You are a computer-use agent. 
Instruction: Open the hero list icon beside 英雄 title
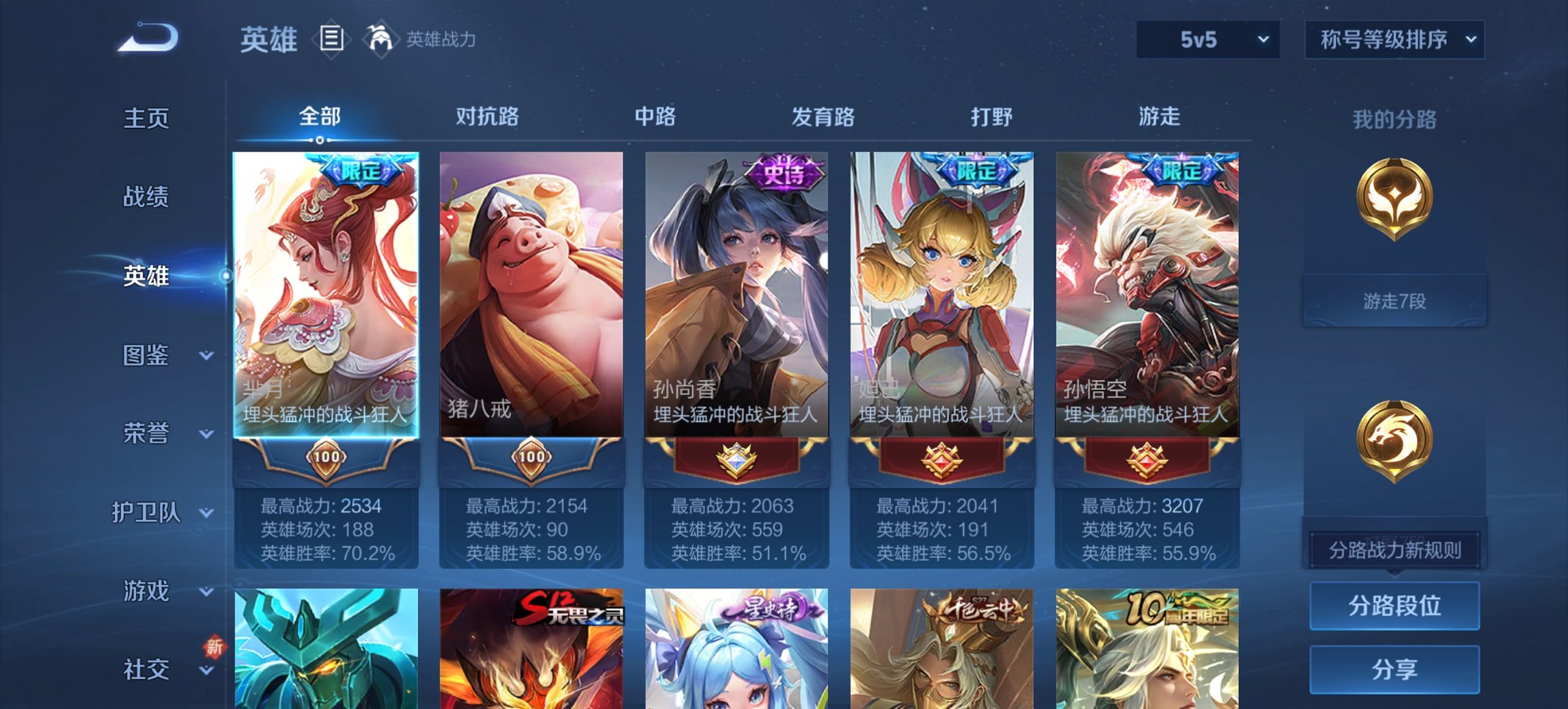[x=331, y=40]
